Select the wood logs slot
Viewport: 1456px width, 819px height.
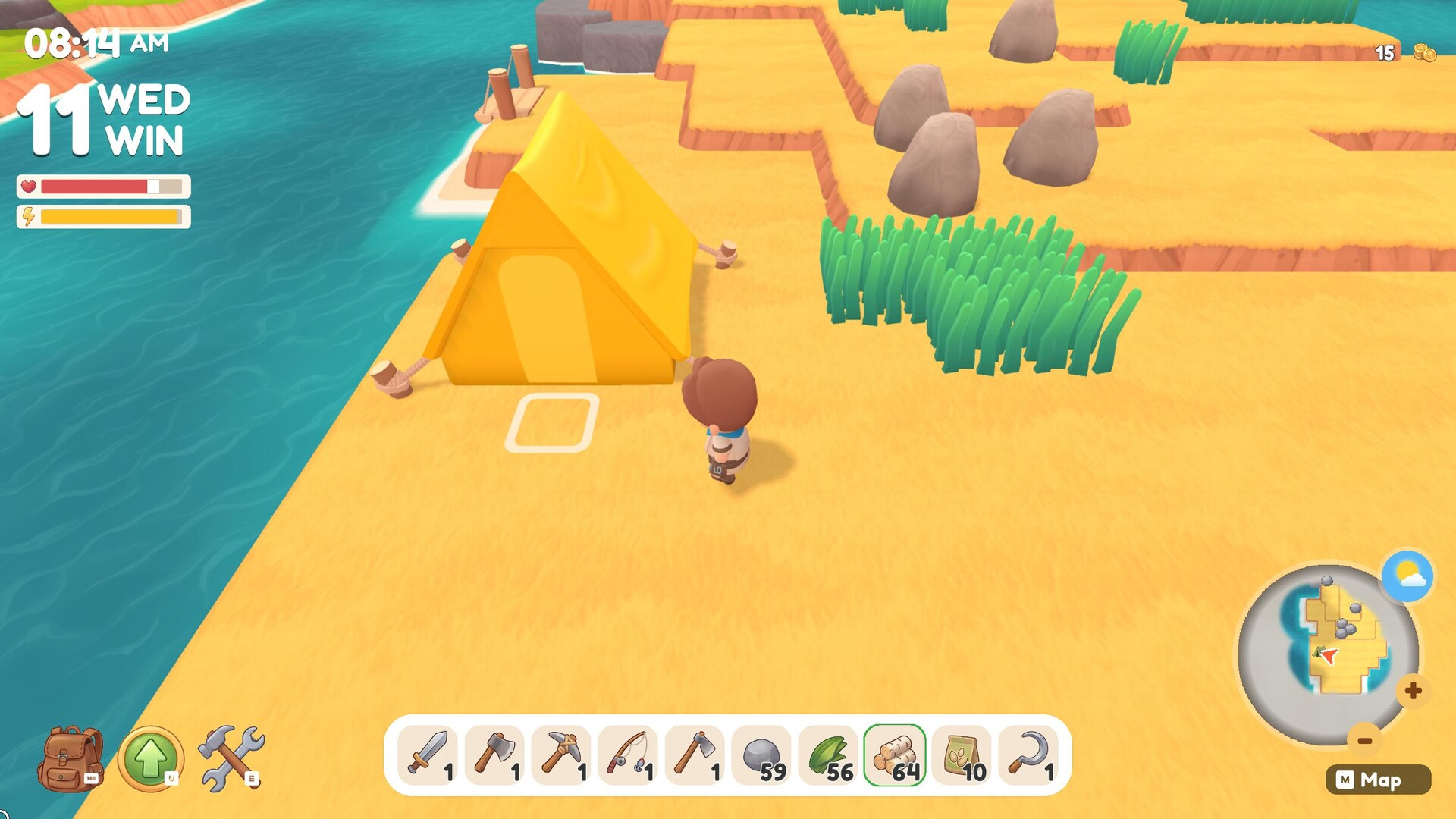coord(895,755)
